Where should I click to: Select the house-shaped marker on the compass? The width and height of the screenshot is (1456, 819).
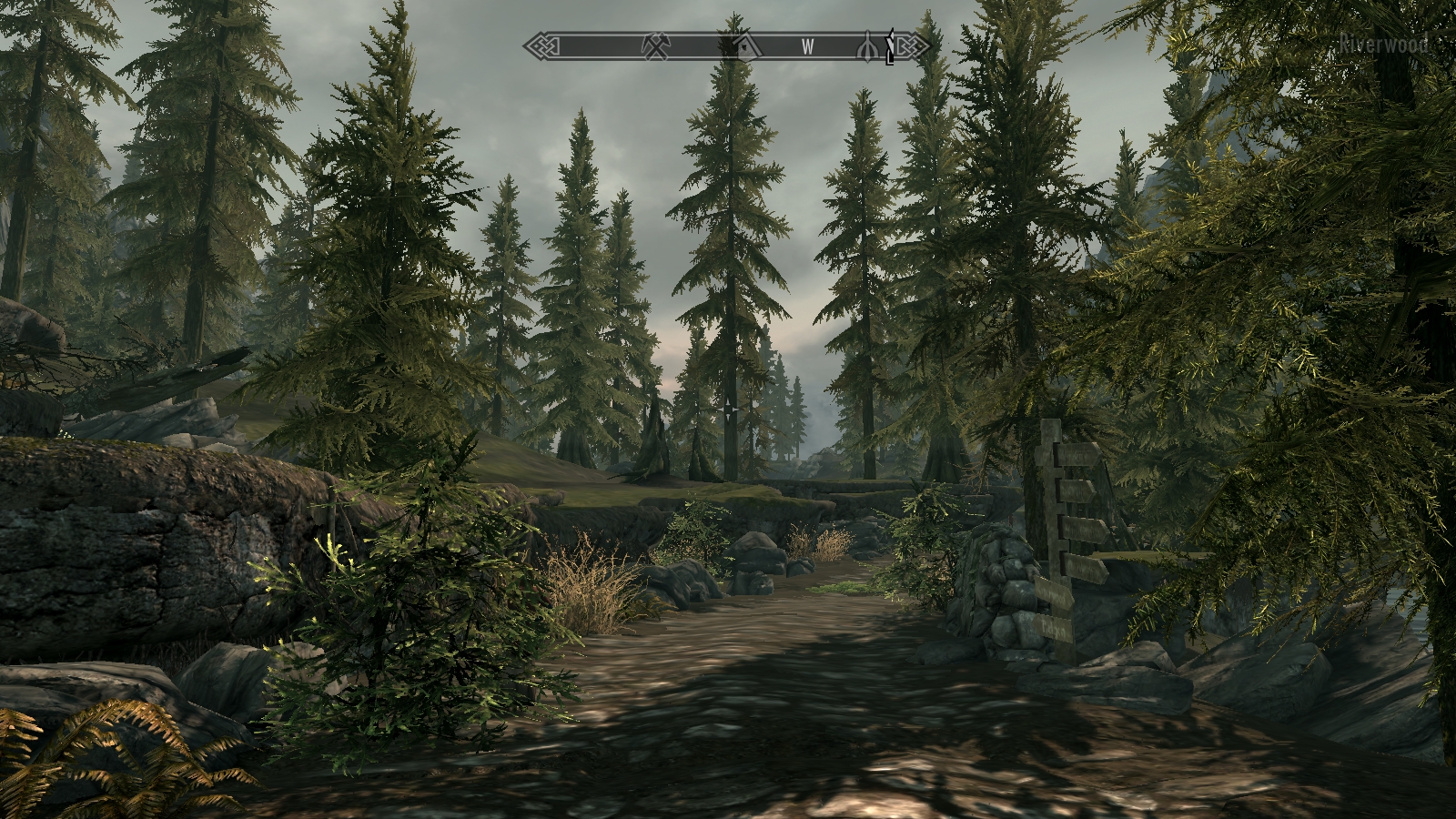[746, 45]
